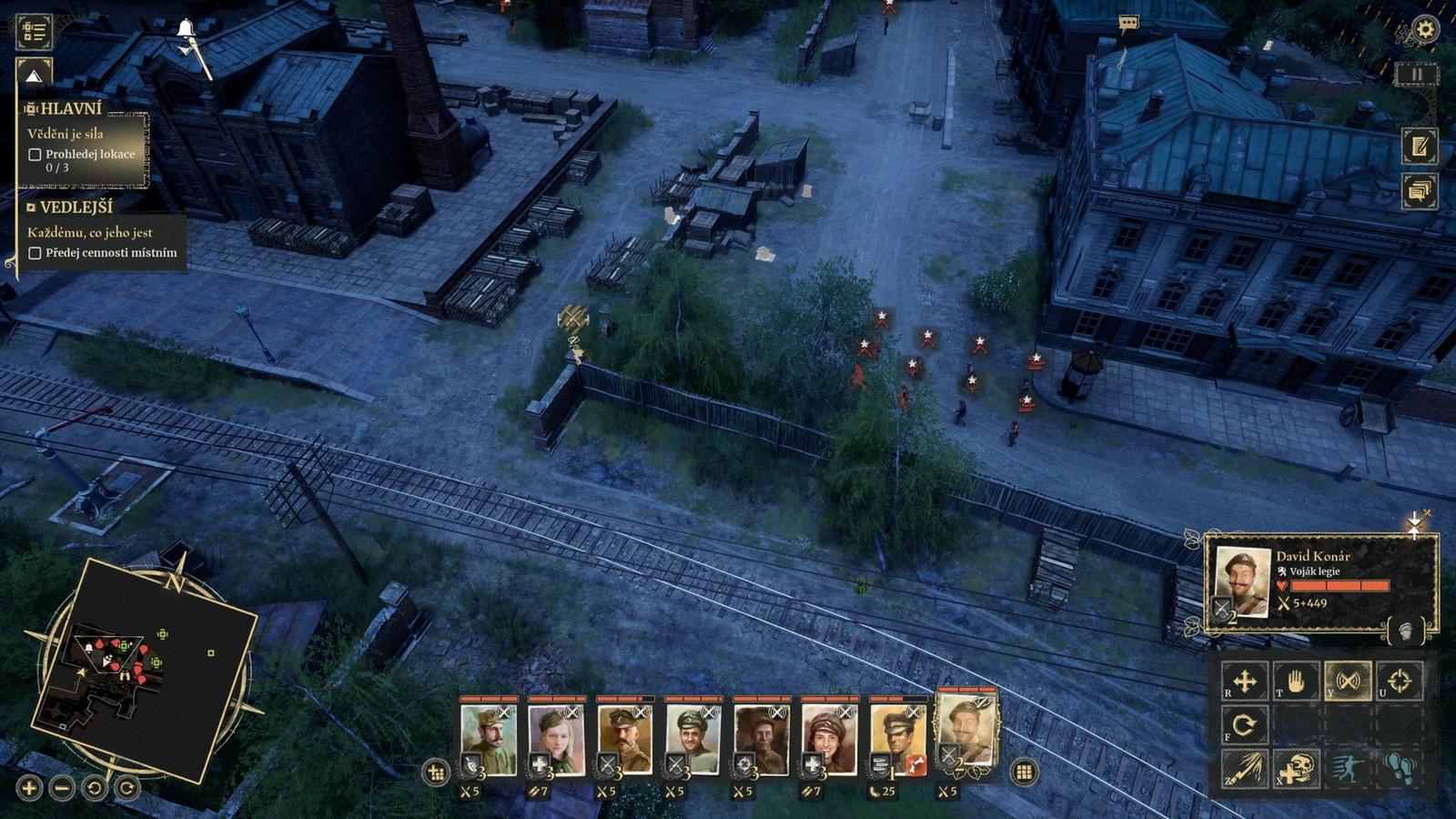
Task: Open the objectives list icon
Action: (x=35, y=31)
